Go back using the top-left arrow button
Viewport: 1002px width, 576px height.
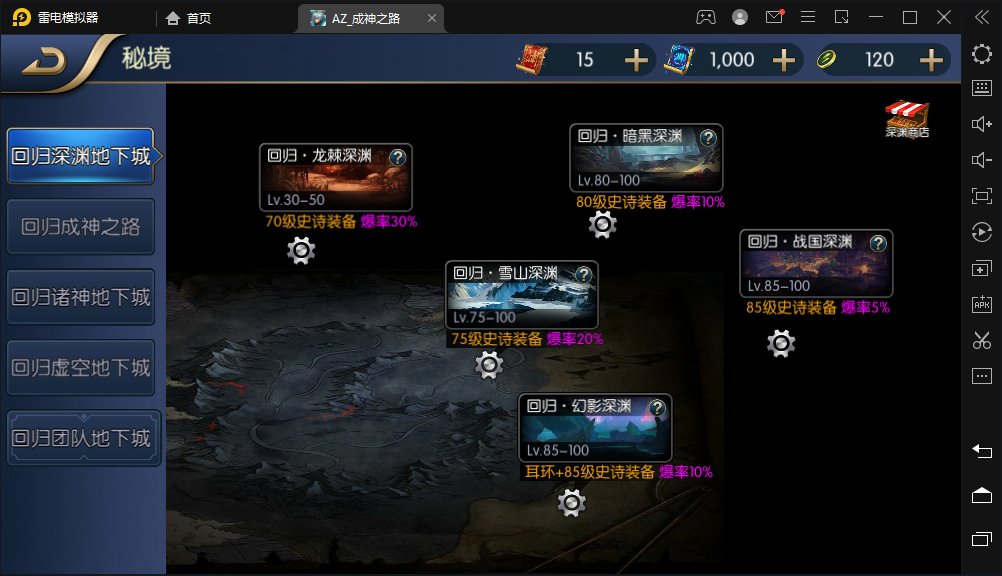44,61
